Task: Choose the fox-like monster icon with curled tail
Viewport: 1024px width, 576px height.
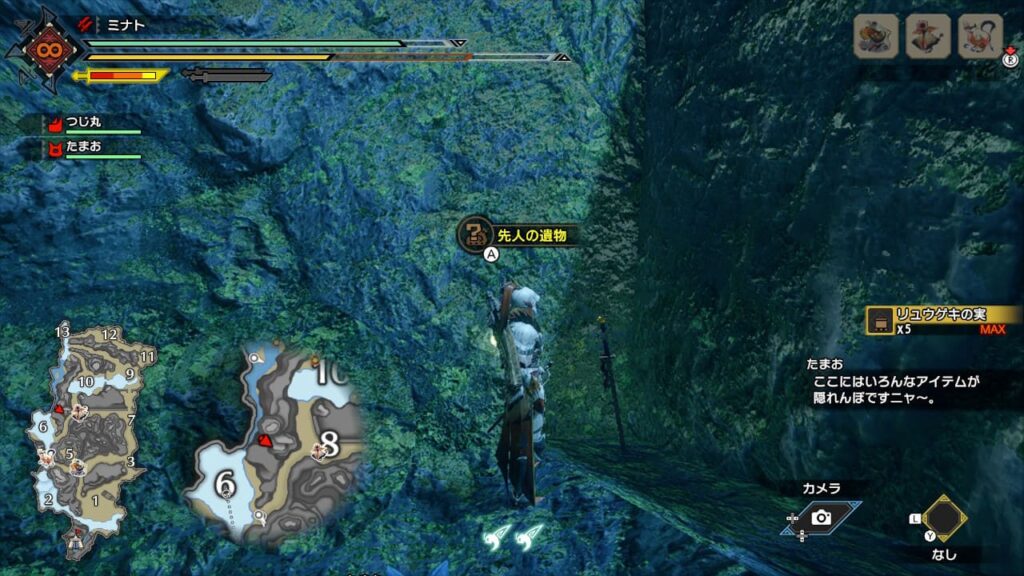Action: pyautogui.click(x=979, y=37)
